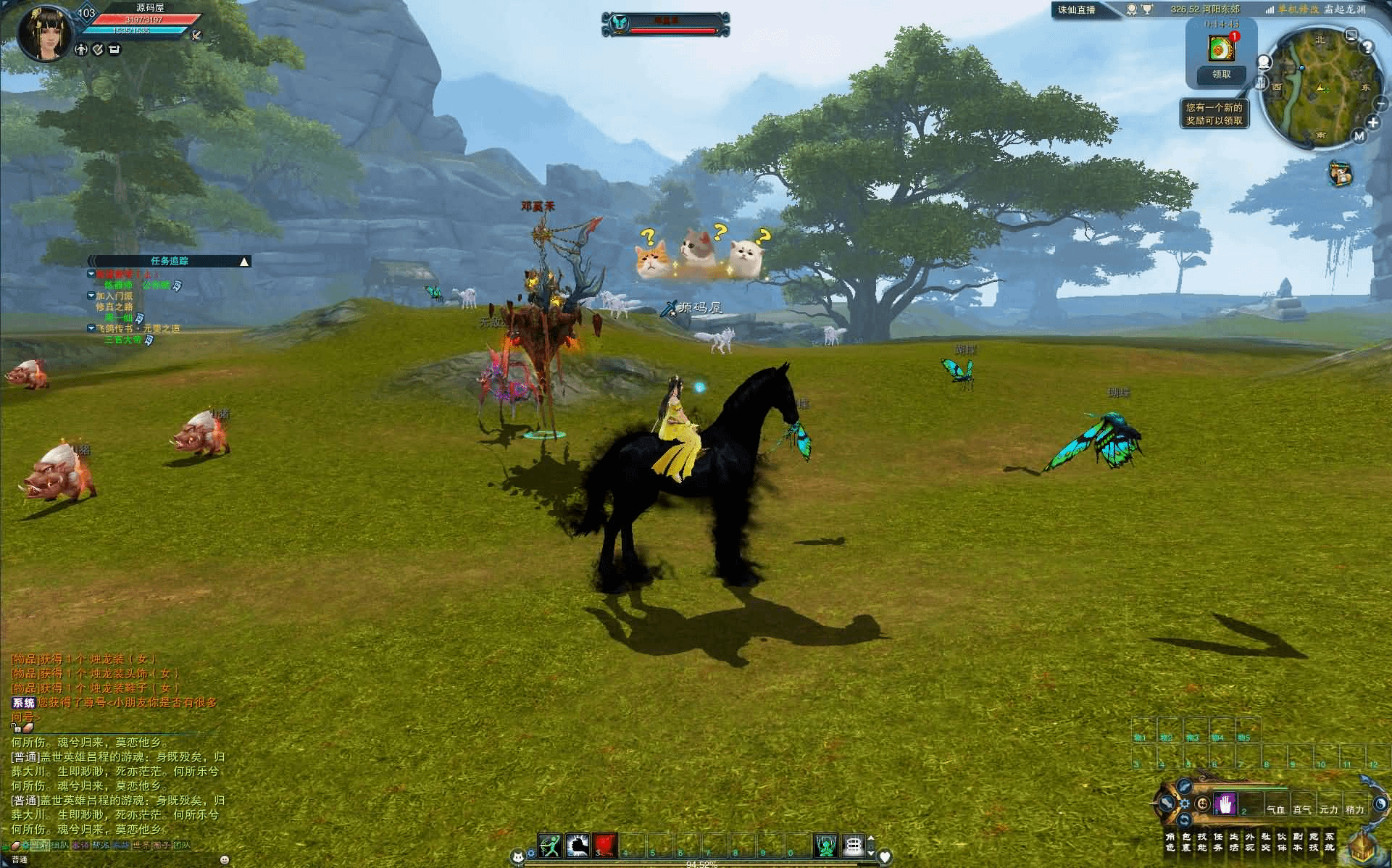Click the green reward item icon
1392x868 pixels.
(1220, 49)
